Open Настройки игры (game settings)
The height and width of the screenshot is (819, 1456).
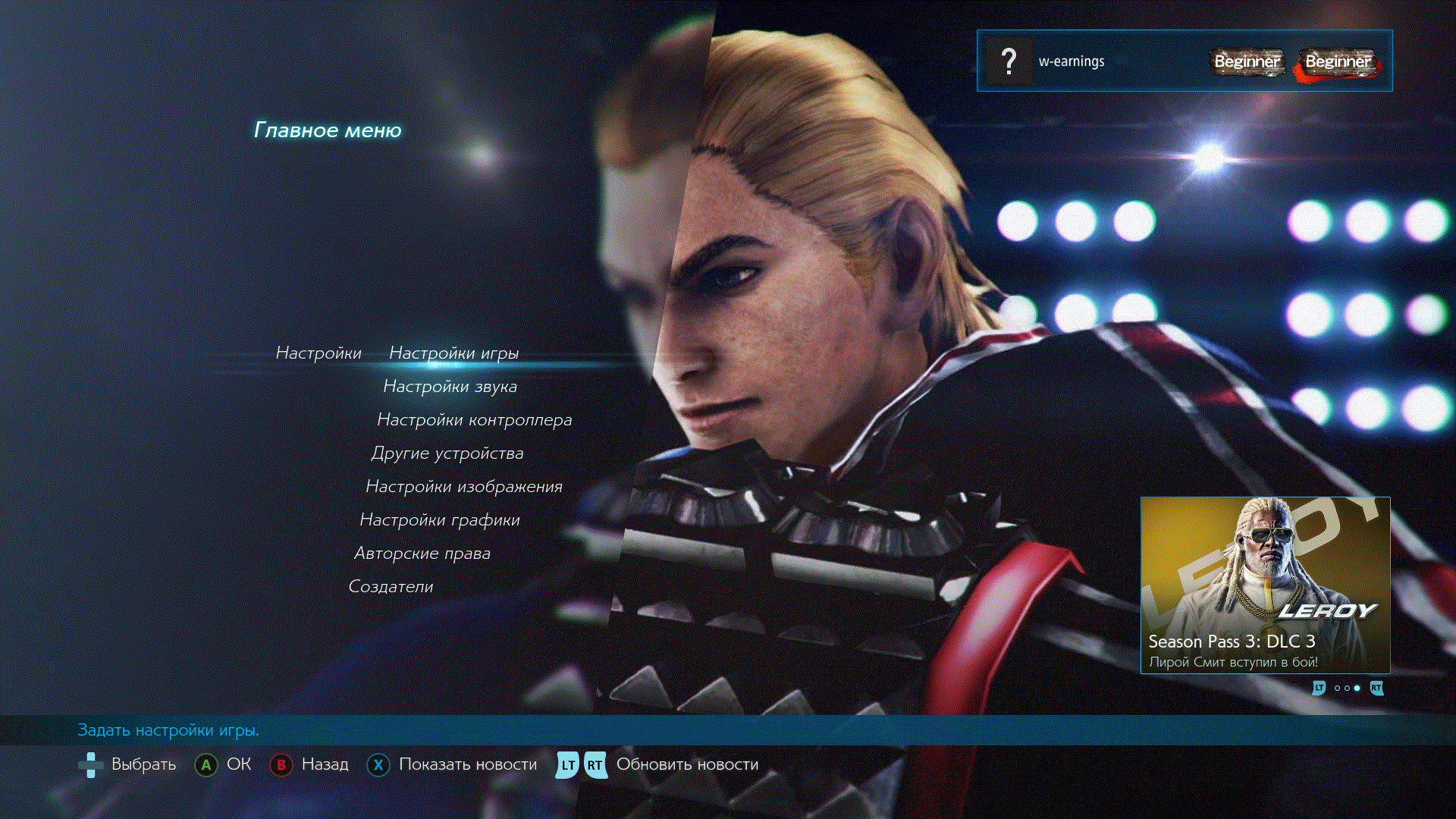tap(453, 353)
